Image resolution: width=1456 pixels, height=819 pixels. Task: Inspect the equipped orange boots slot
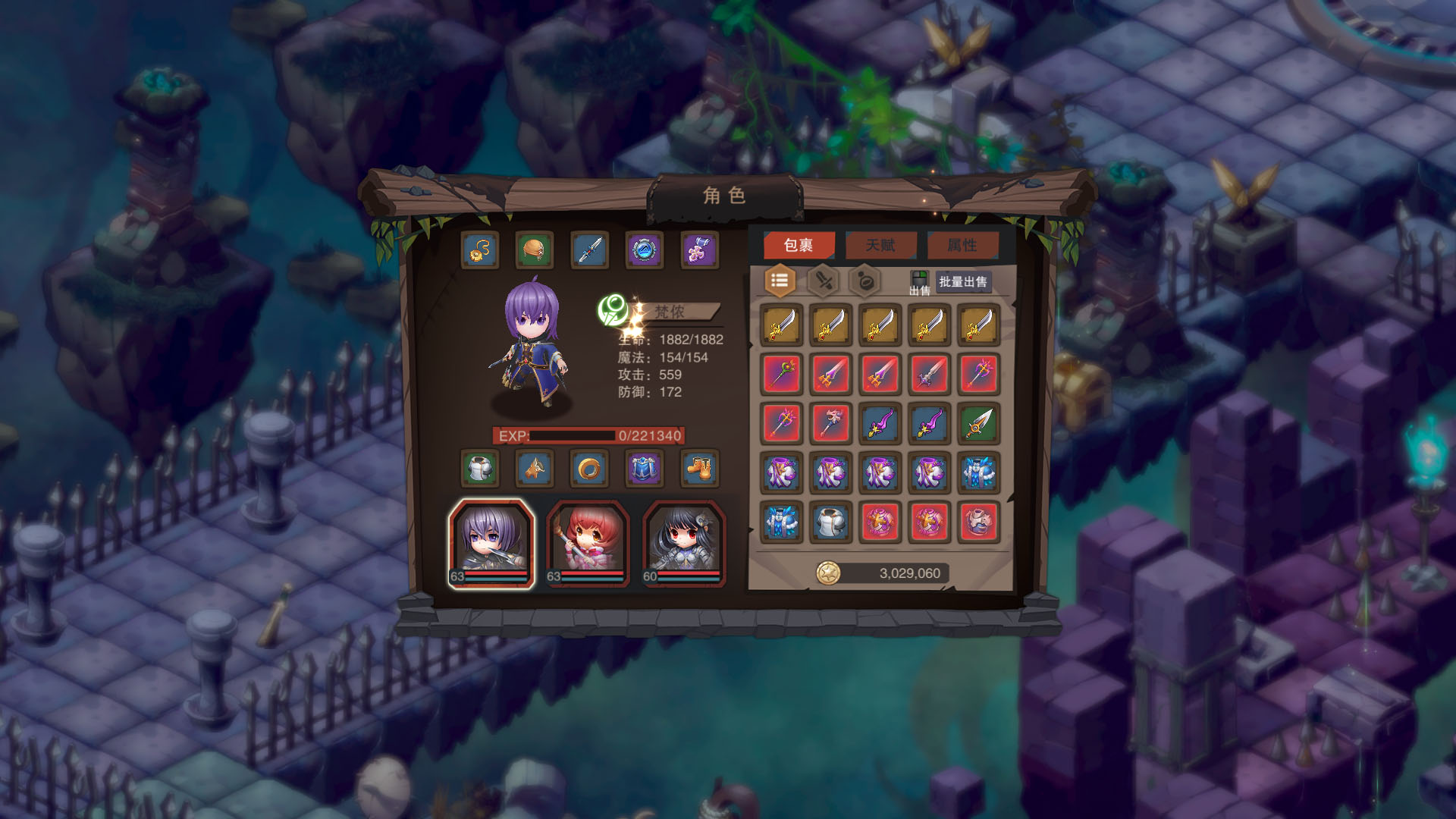pos(698,469)
